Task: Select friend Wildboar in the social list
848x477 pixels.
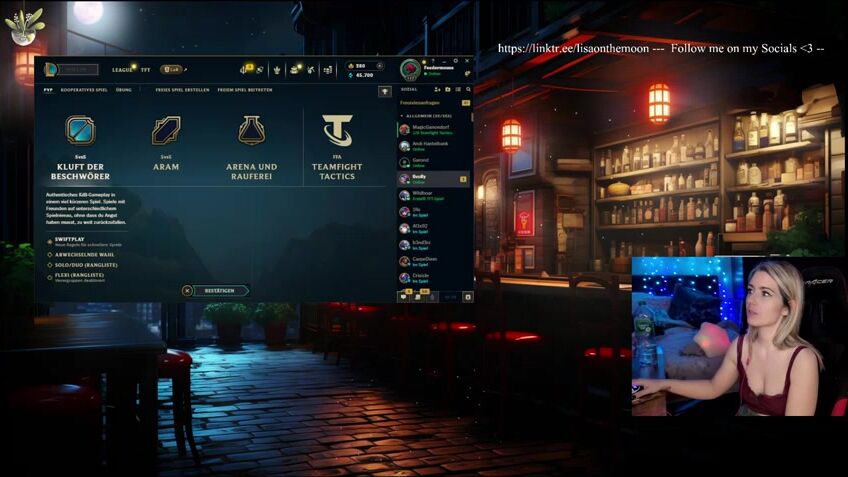Action: tap(422, 194)
